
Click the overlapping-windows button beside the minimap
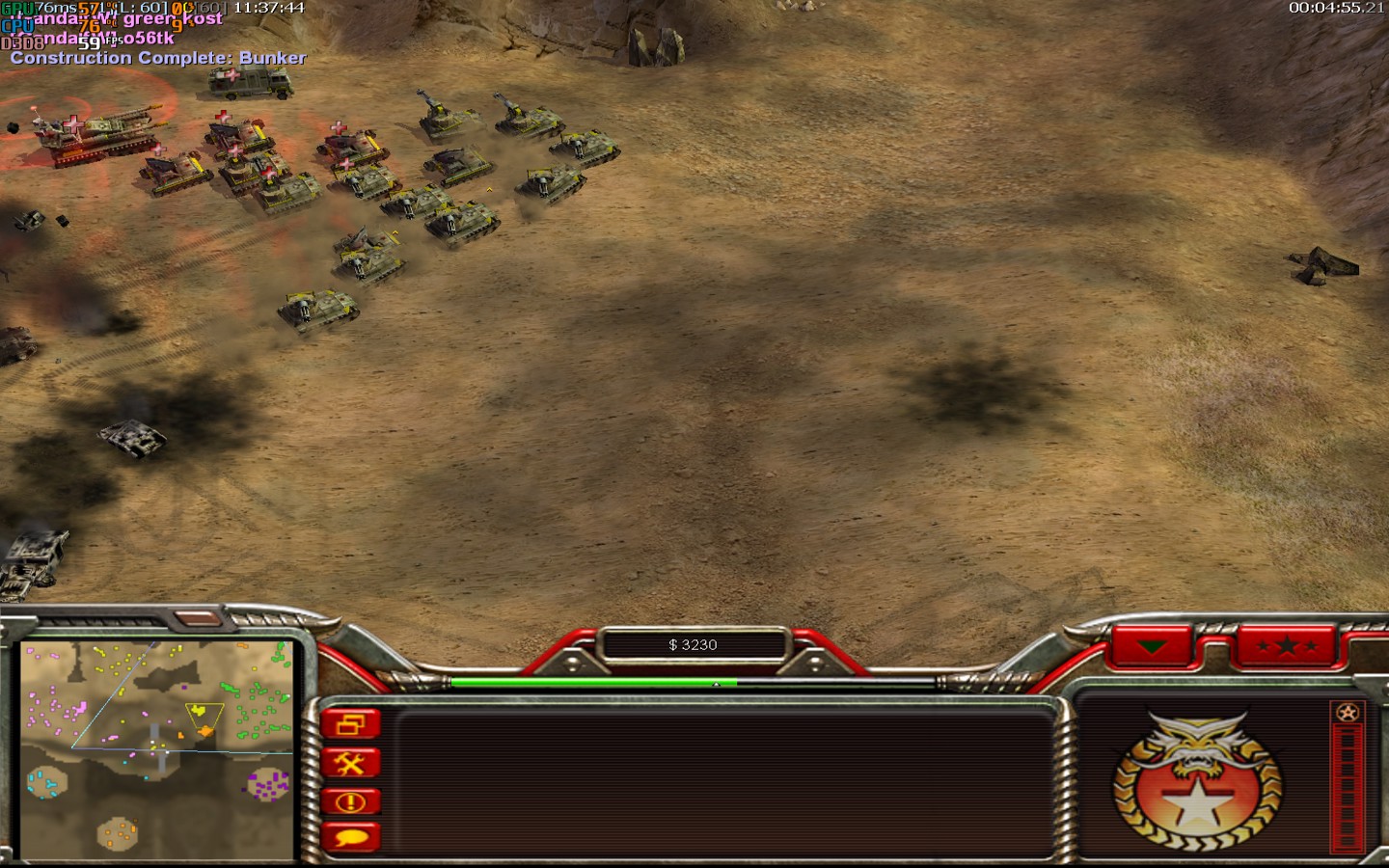(350, 724)
